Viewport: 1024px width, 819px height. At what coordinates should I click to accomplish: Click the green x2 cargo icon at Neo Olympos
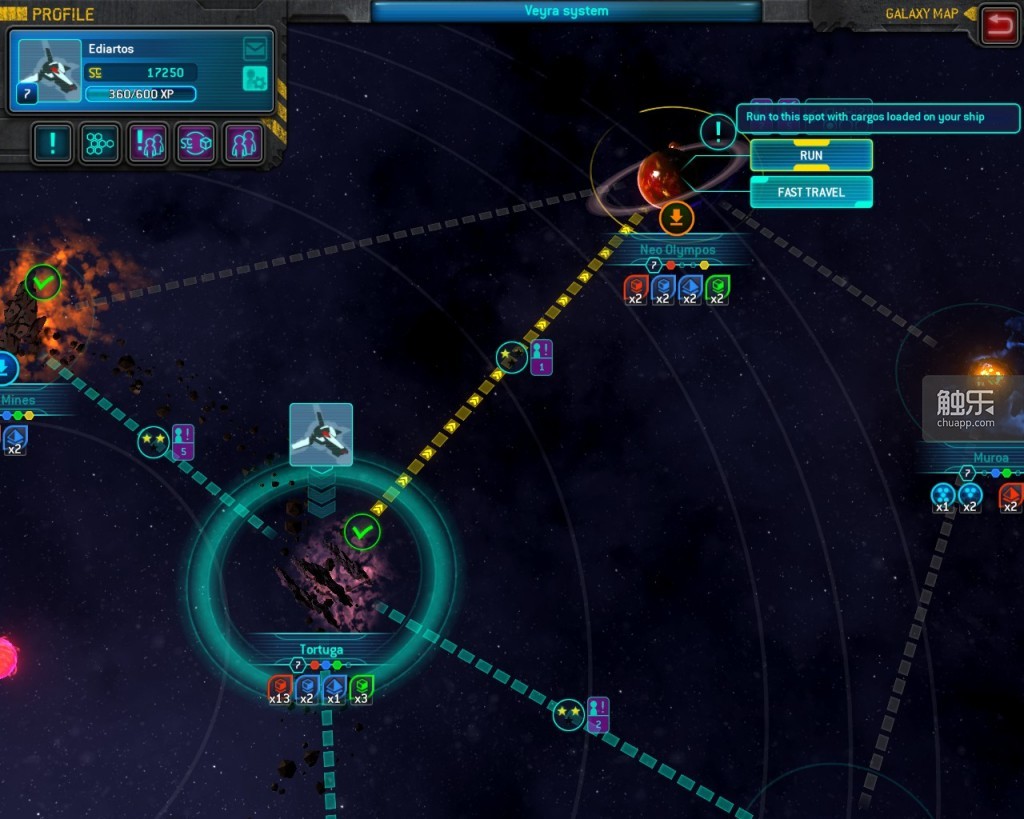(717, 289)
